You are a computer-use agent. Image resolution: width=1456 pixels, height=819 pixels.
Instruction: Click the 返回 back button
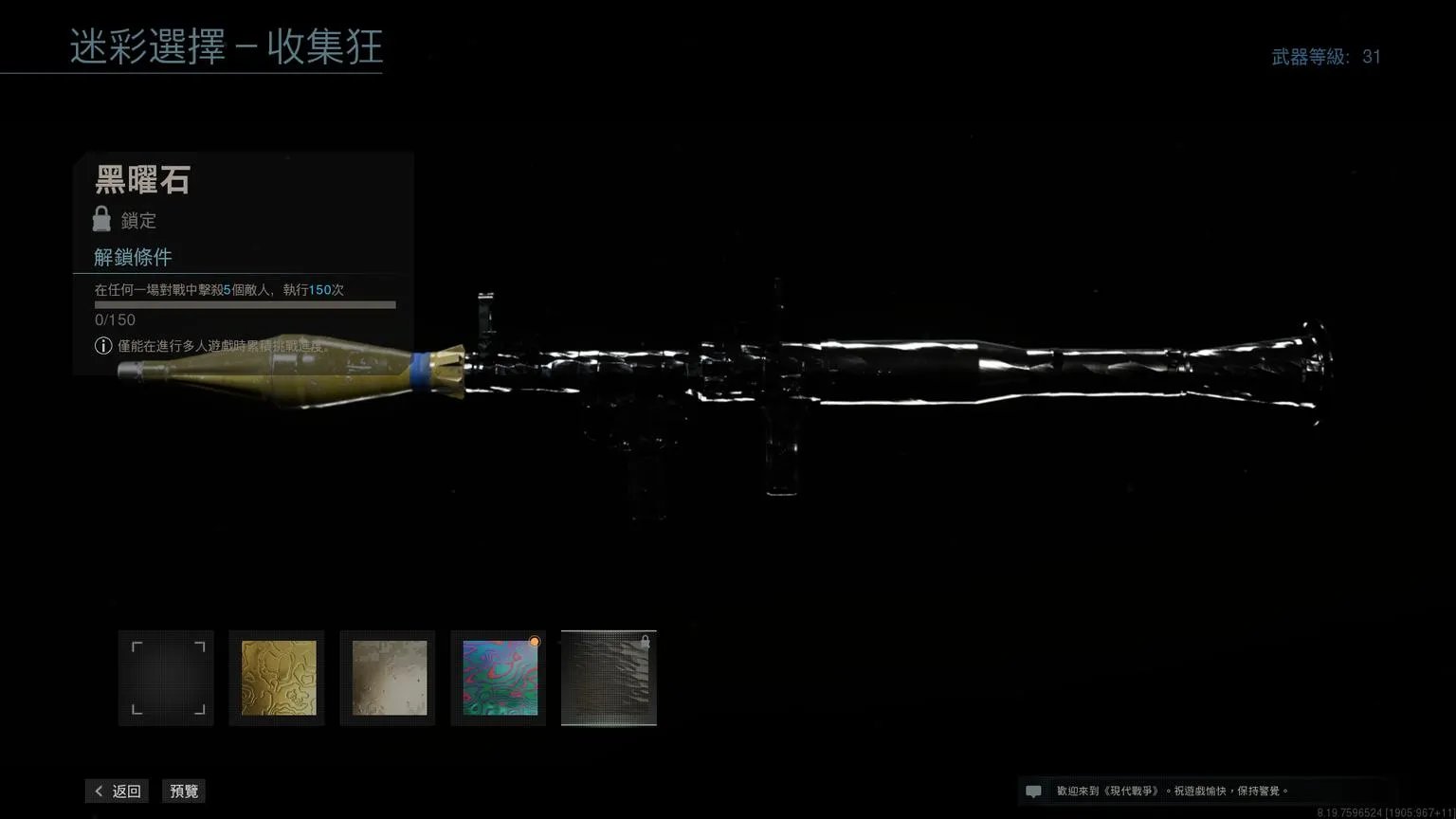pos(117,792)
